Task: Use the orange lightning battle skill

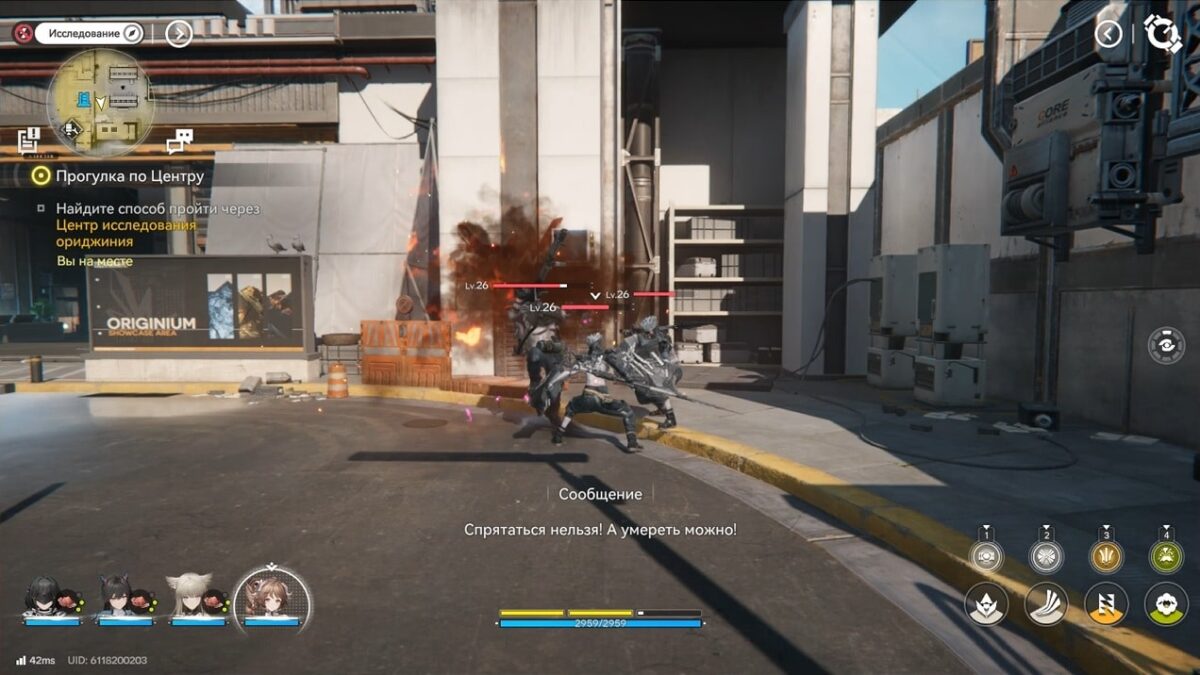Action: click(x=1106, y=604)
